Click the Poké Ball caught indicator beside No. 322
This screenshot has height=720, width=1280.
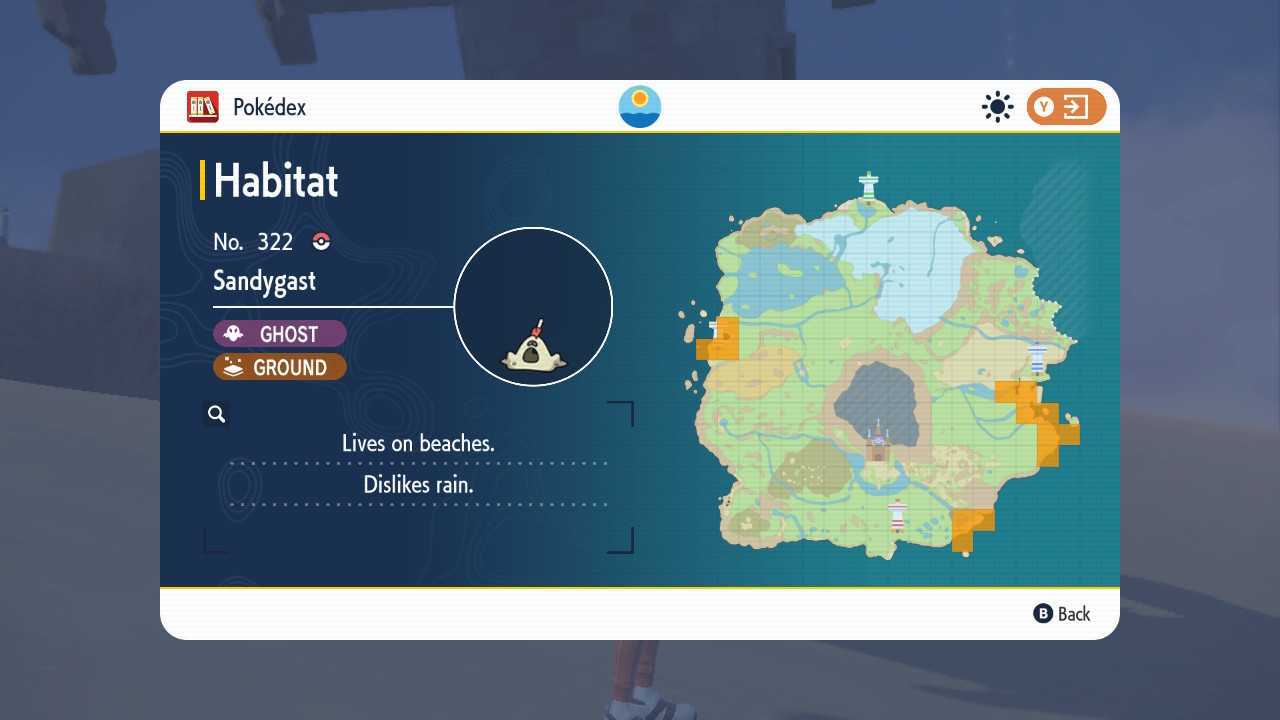(321, 241)
